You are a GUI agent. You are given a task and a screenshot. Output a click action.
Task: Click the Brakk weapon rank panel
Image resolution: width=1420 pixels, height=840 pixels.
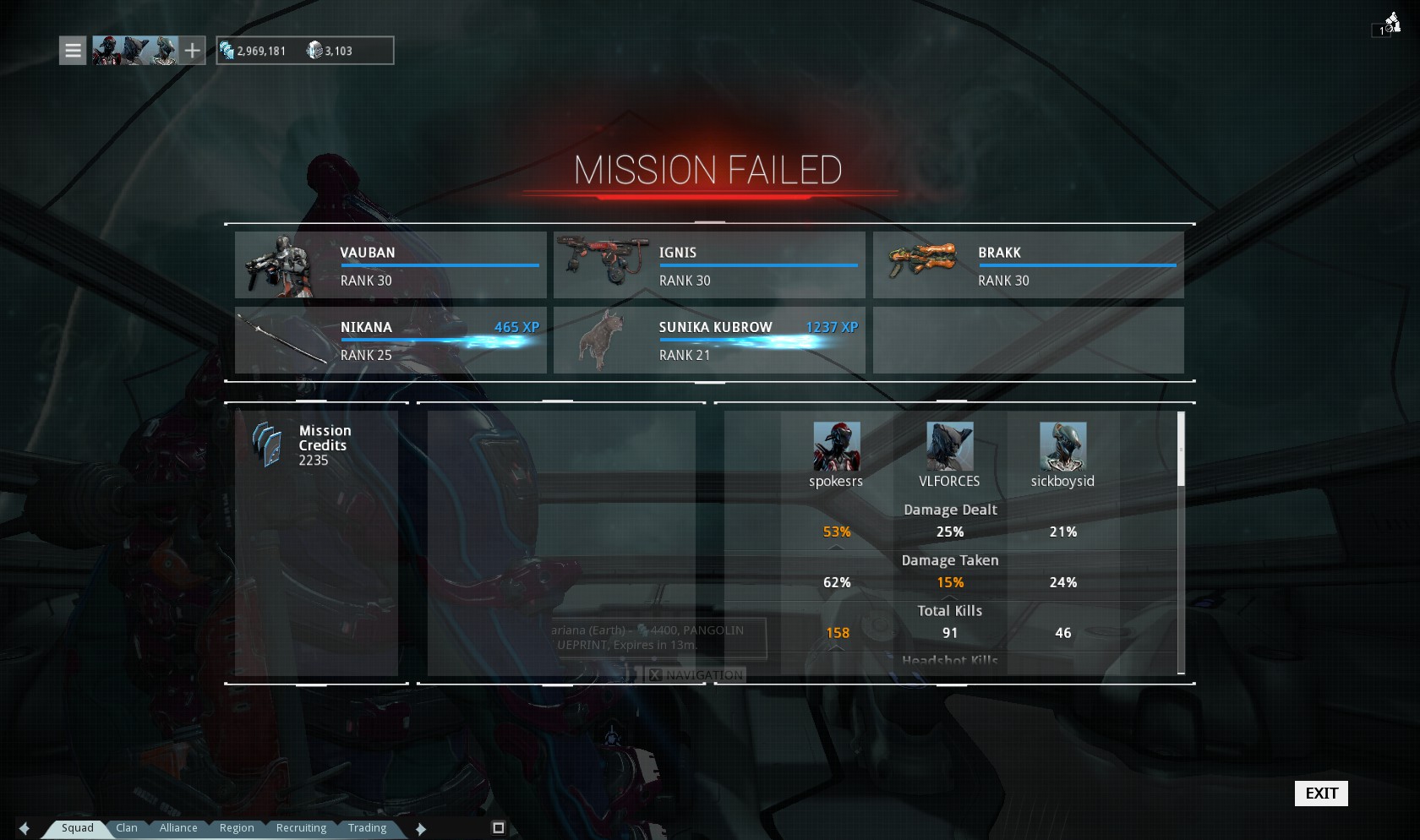click(1028, 265)
